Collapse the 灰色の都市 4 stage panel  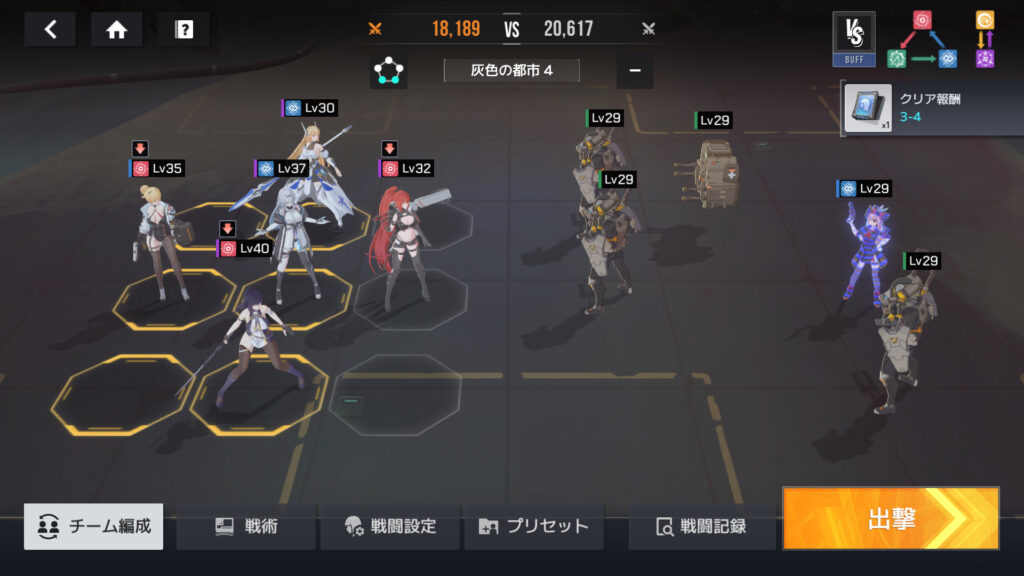coord(635,72)
